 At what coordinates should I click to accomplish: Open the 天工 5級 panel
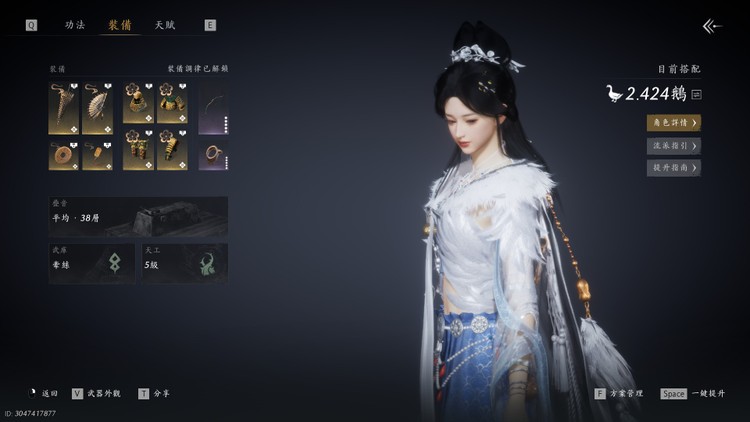coord(184,262)
